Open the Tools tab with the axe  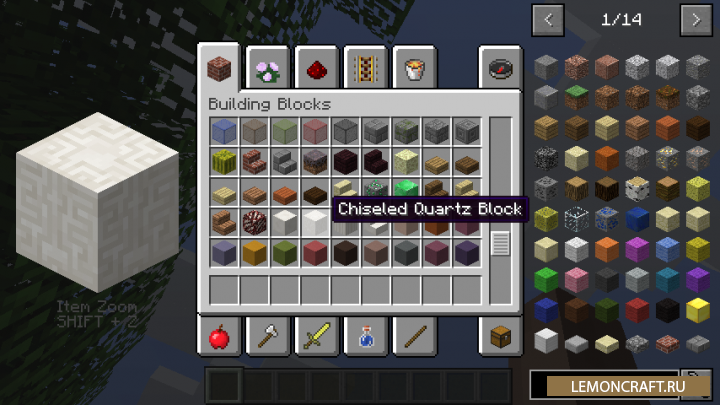(x=267, y=337)
